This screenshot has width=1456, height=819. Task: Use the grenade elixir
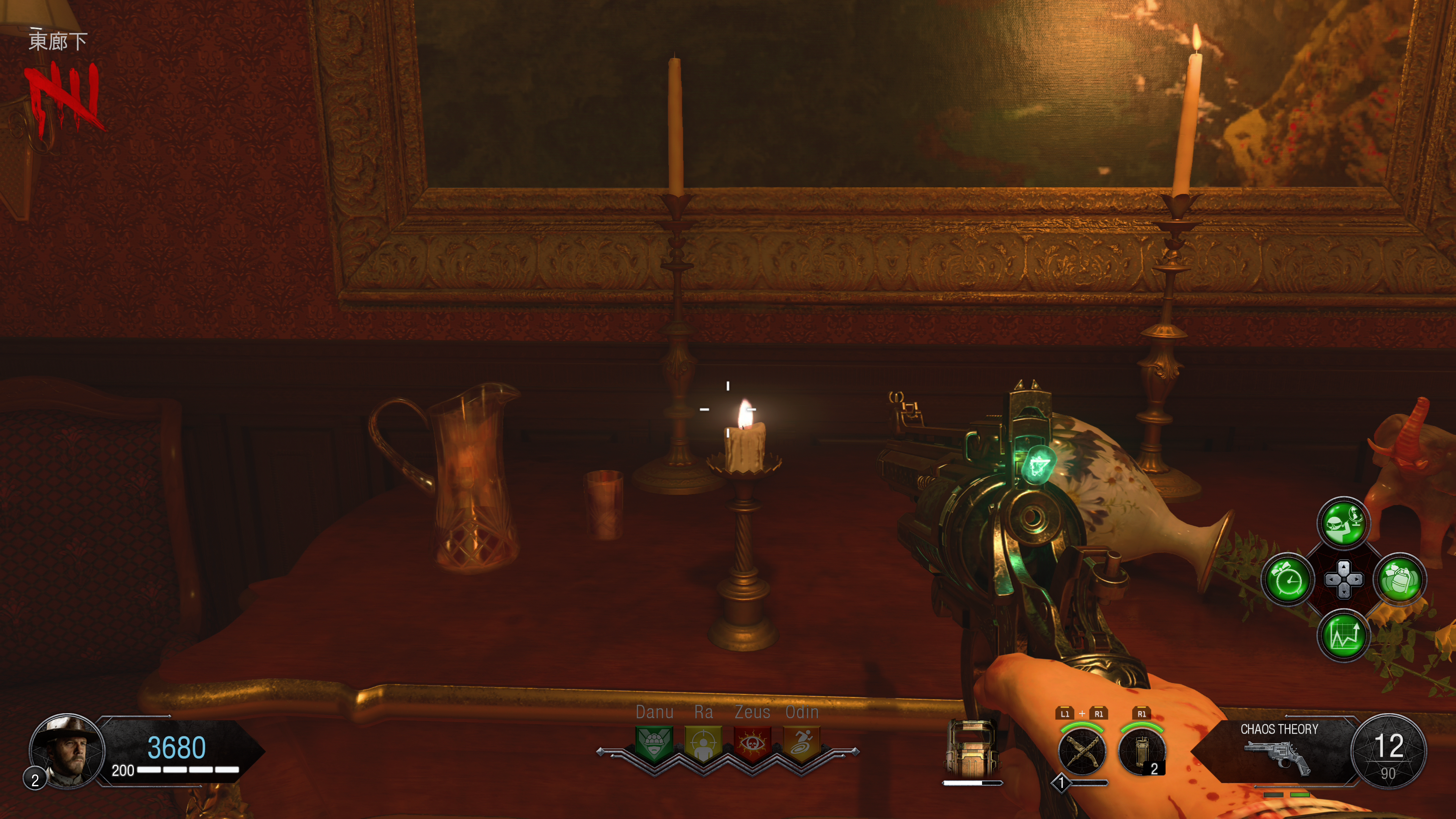tap(1400, 579)
